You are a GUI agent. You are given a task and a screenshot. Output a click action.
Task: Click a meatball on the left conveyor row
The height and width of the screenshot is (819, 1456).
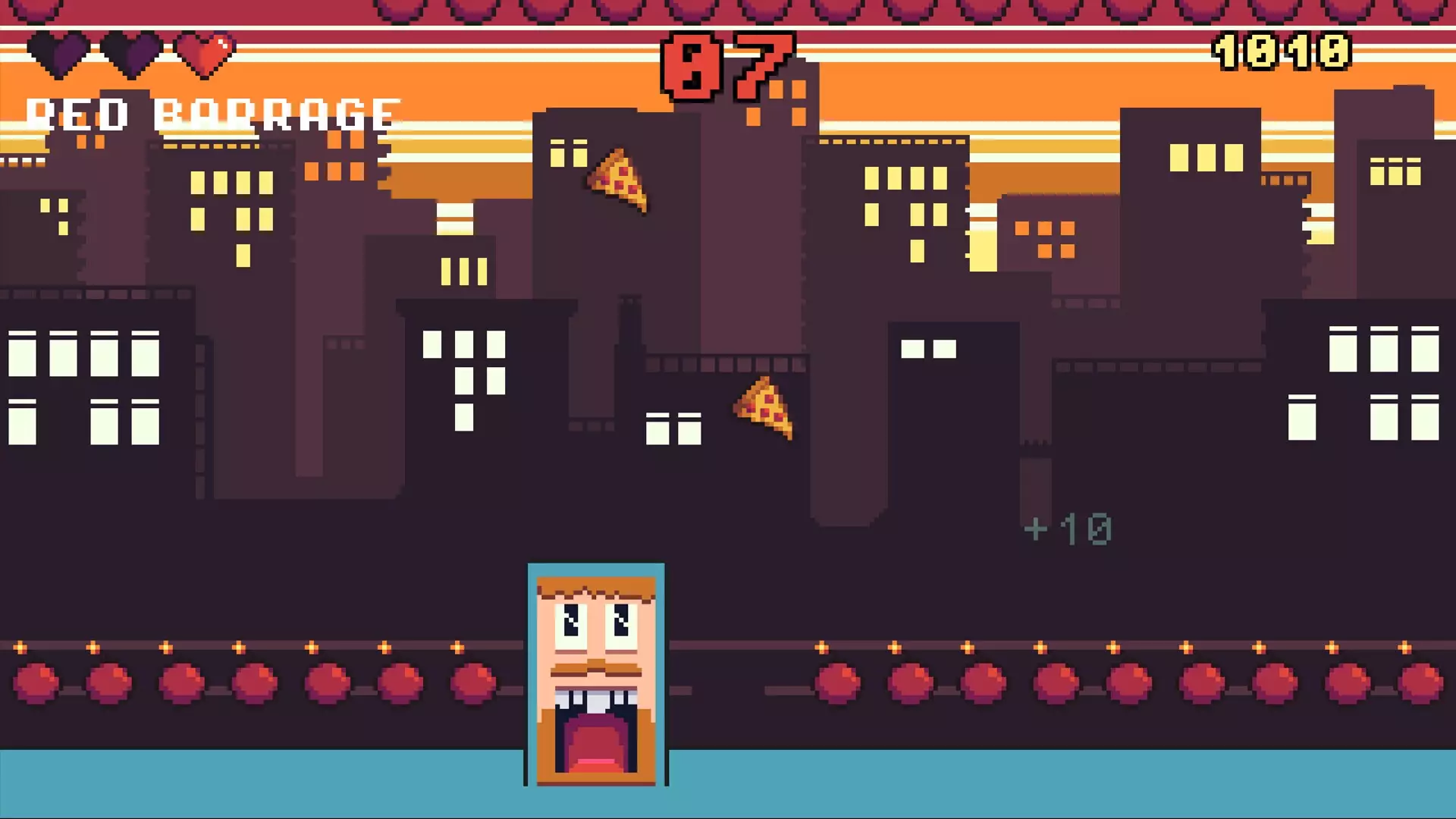(x=179, y=681)
